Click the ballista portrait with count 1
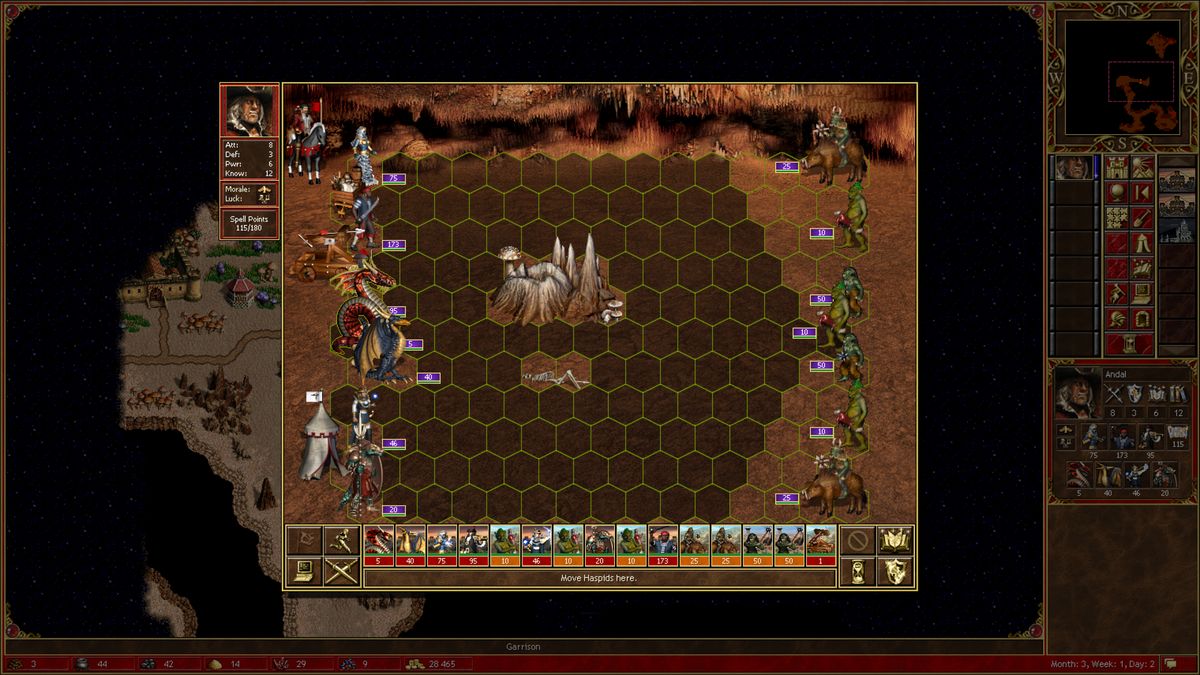Screen dimensions: 1200x675 821,546
